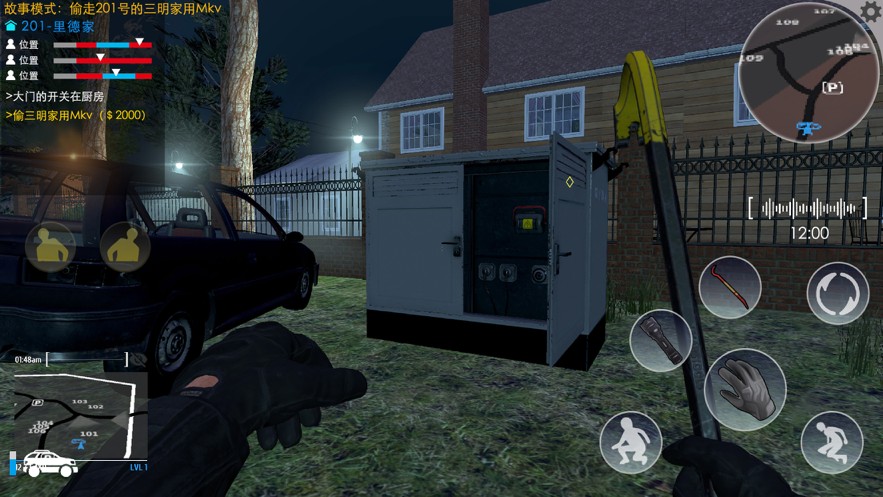This screenshot has height=497, width=883.
Task: Lean left with the yellow figure button
Action: click(x=50, y=247)
